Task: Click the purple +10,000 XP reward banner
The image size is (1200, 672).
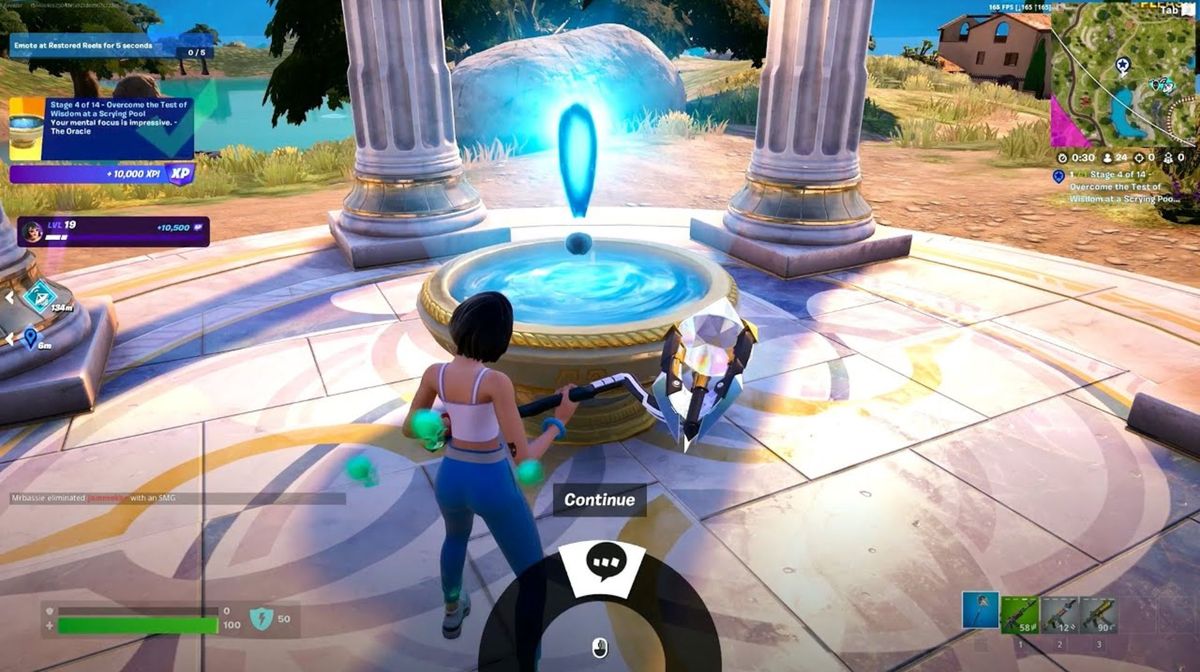Action: pyautogui.click(x=100, y=174)
